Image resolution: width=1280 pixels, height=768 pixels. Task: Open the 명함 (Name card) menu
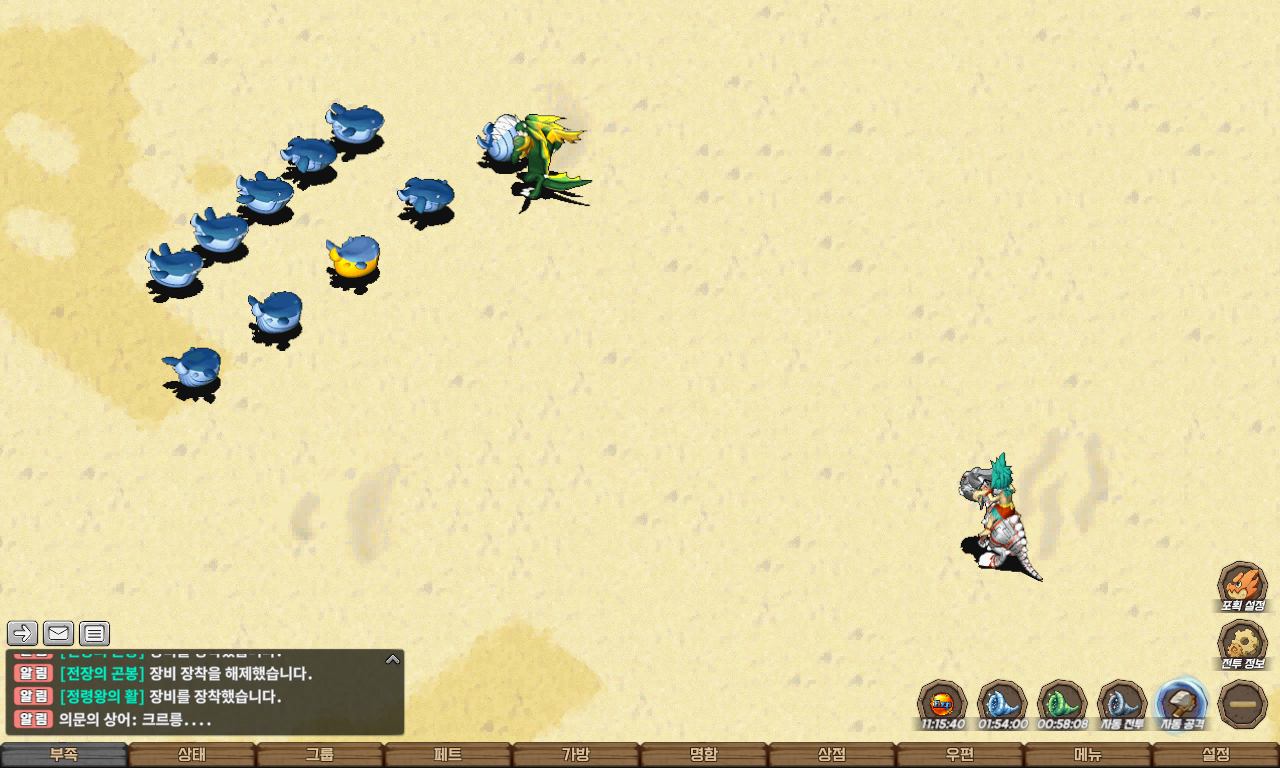pyautogui.click(x=704, y=755)
